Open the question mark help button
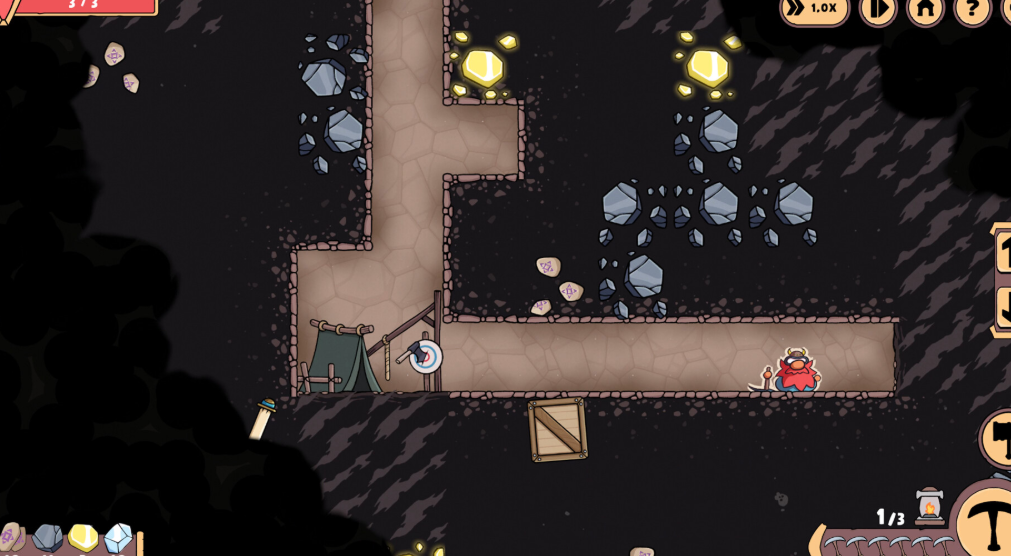The image size is (1011, 556). point(971,9)
